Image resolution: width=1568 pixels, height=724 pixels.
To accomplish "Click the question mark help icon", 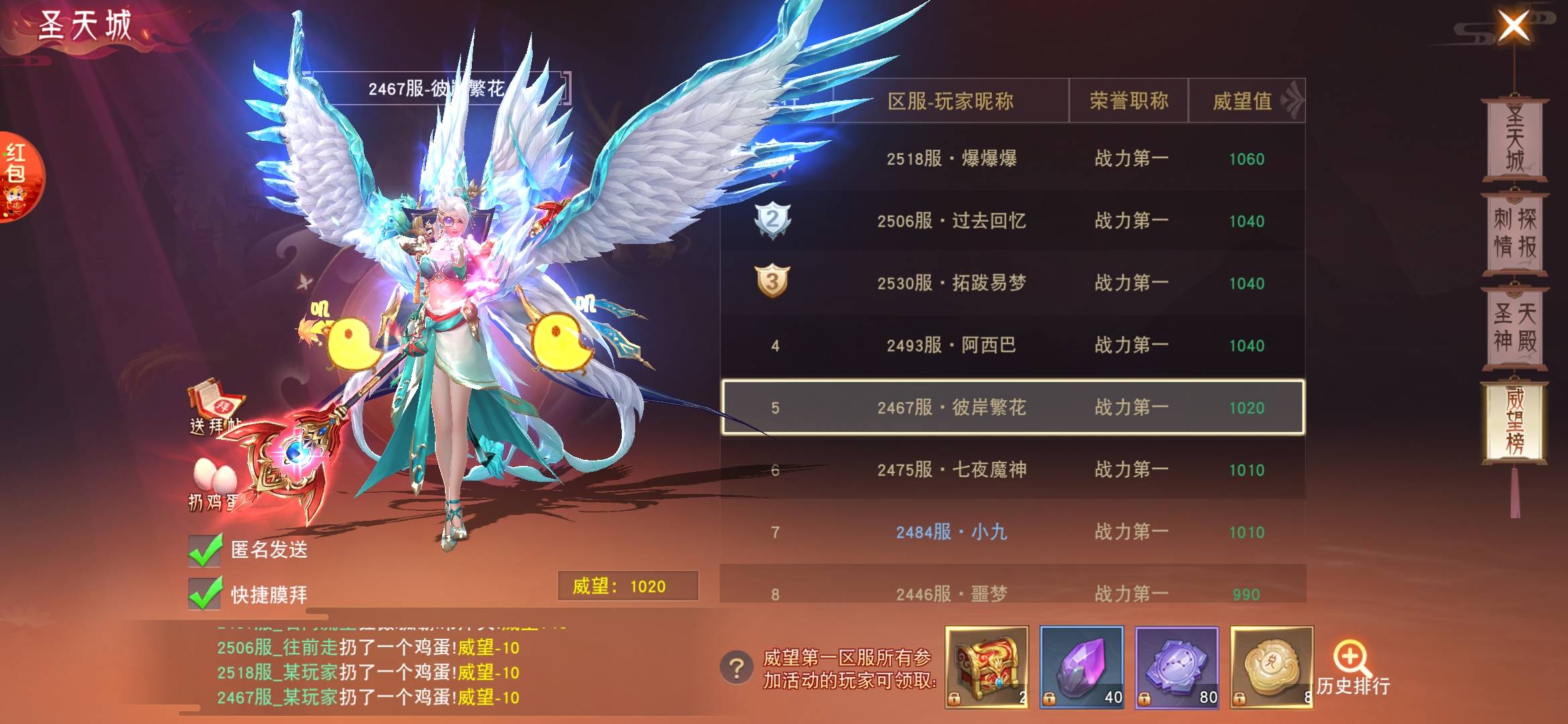I will click(736, 668).
